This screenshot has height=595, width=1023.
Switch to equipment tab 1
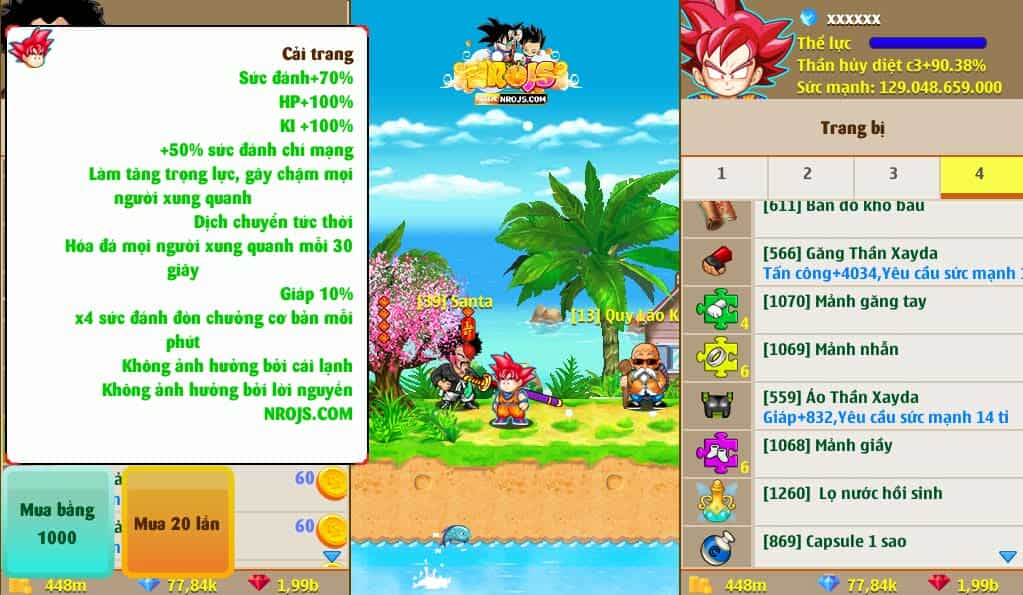(x=722, y=174)
